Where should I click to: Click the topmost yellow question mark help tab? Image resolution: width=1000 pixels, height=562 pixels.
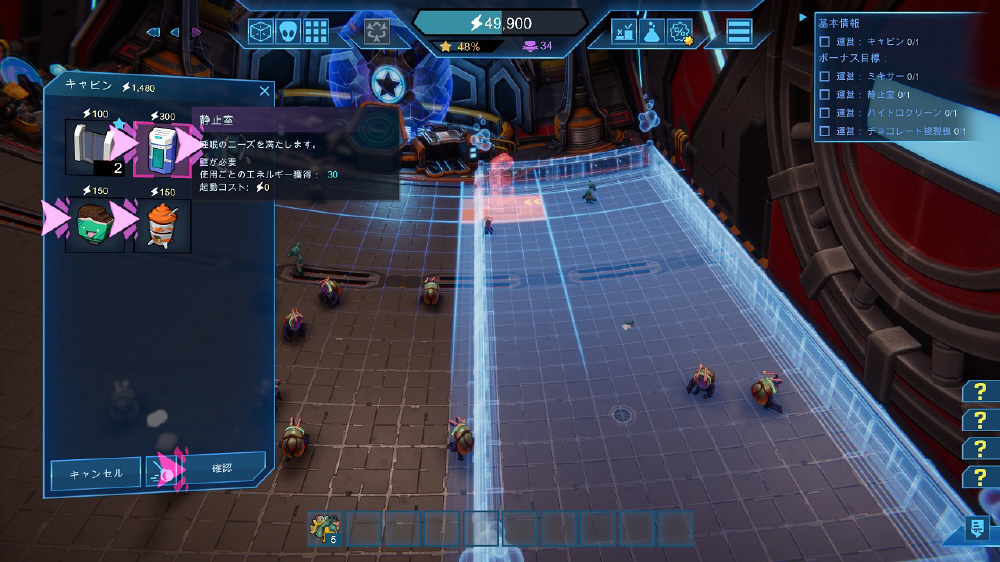980,391
